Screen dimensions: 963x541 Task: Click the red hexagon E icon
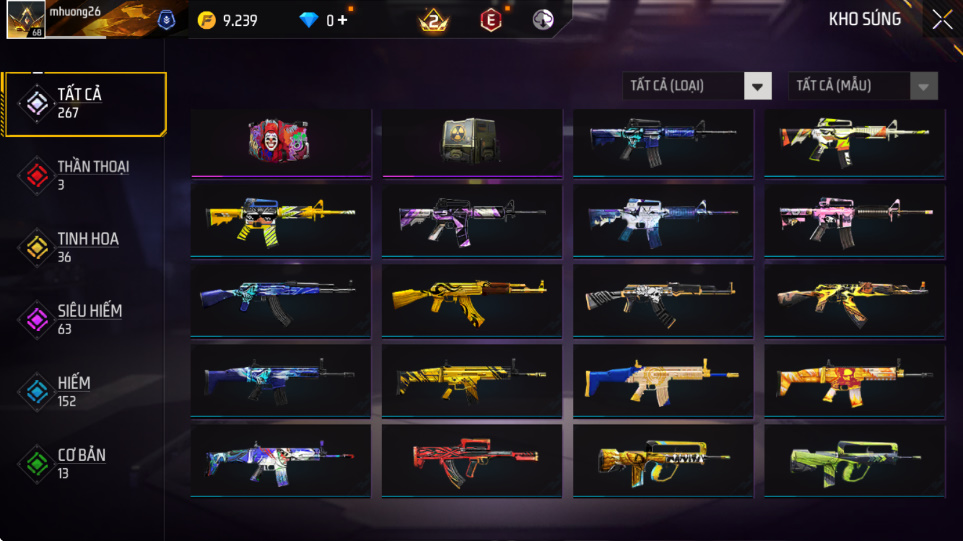490,20
